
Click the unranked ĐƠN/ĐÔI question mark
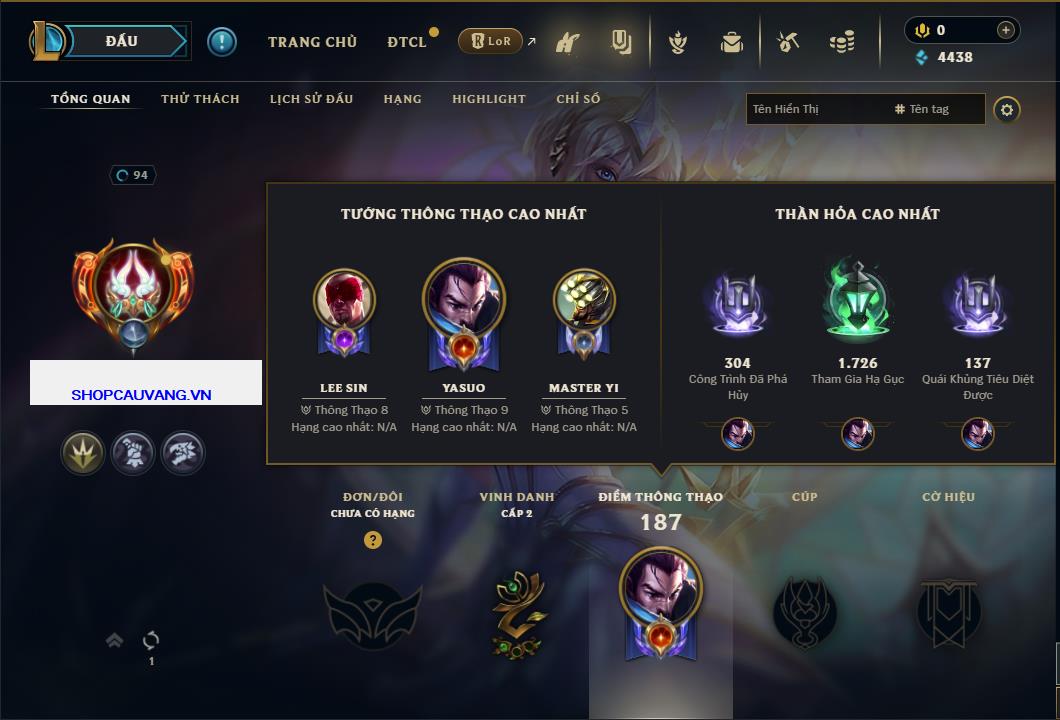pos(373,540)
